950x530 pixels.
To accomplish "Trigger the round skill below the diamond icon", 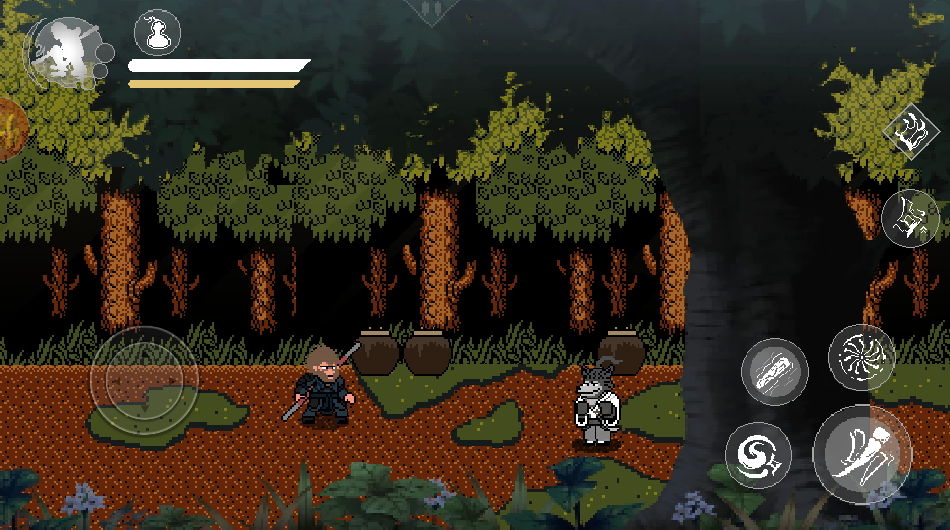I will [910, 217].
